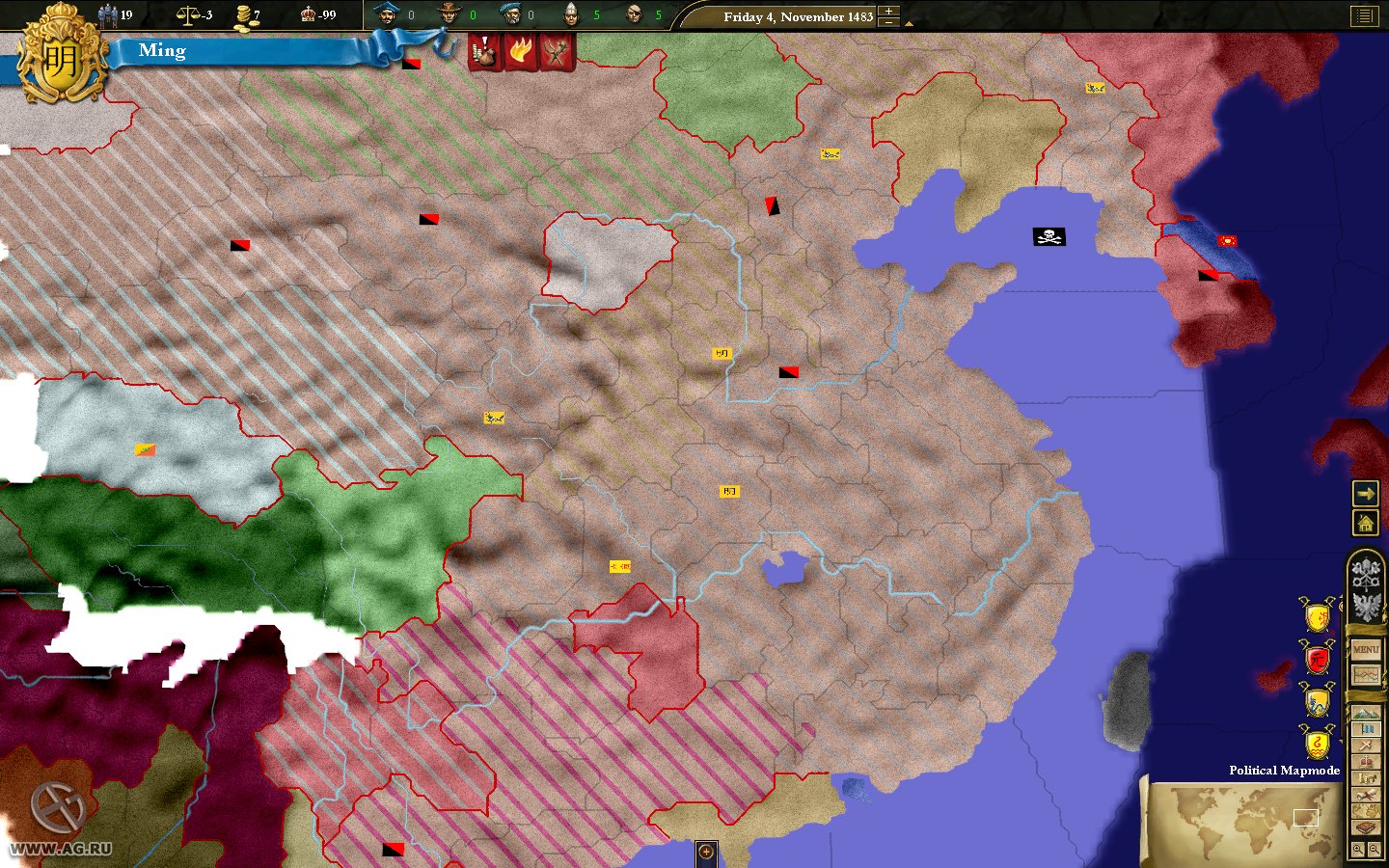Zoom out using the minus magnifier icon
The height and width of the screenshot is (868, 1389).
coord(1374,846)
